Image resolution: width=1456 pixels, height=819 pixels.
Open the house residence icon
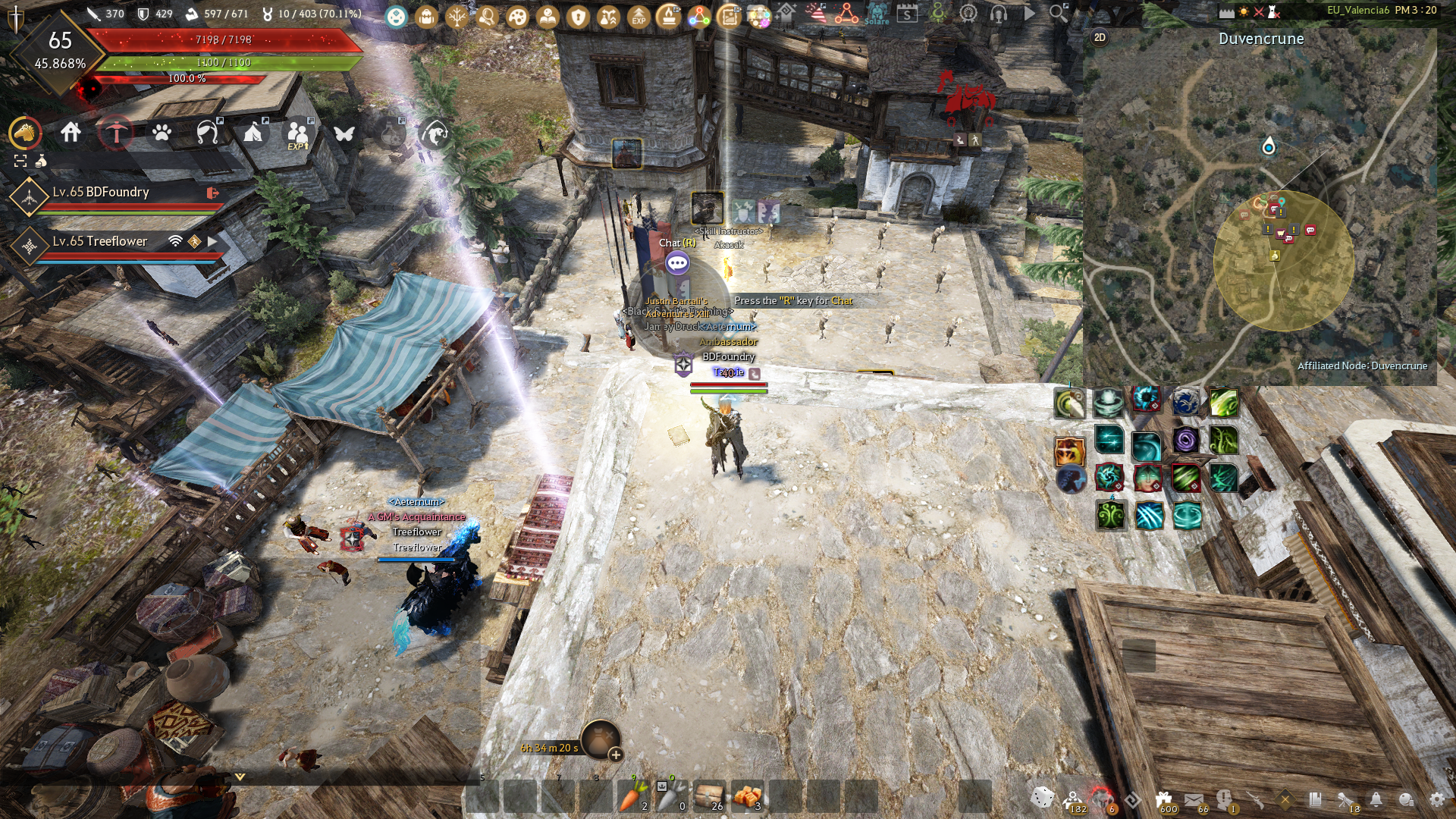click(71, 133)
